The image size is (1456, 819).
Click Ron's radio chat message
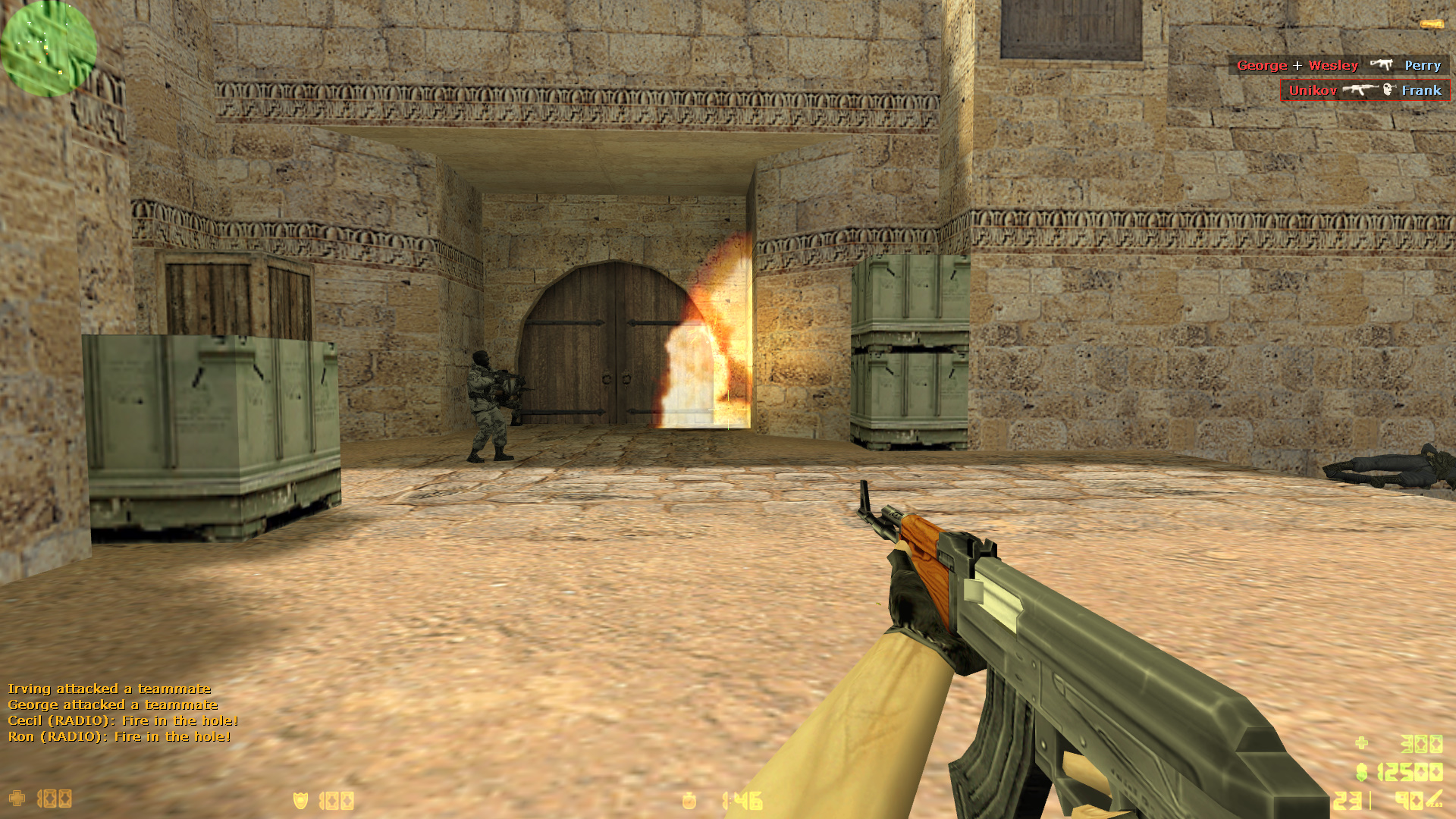coord(119,736)
